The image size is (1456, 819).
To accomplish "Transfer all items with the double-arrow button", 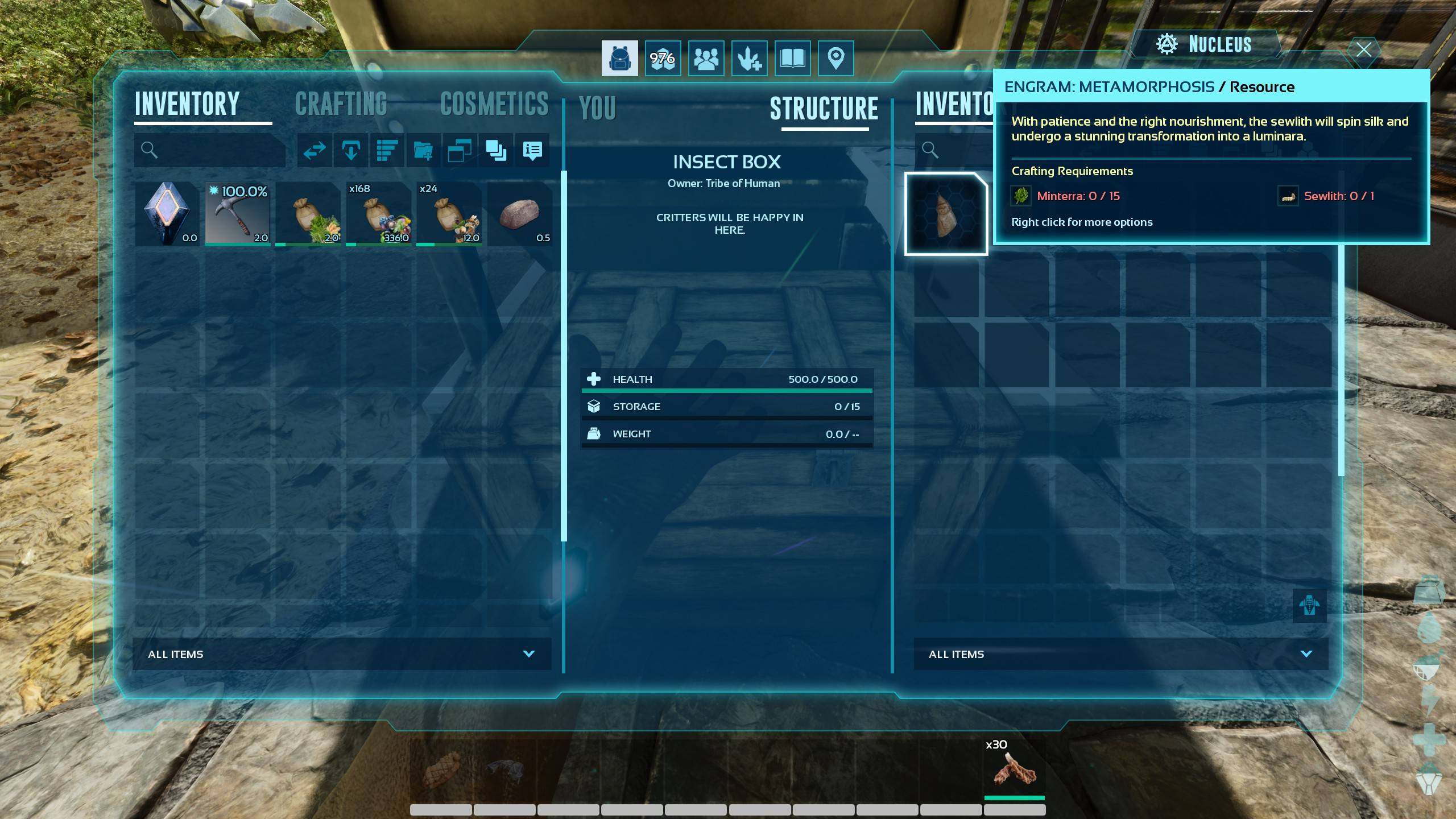I will (315, 150).
